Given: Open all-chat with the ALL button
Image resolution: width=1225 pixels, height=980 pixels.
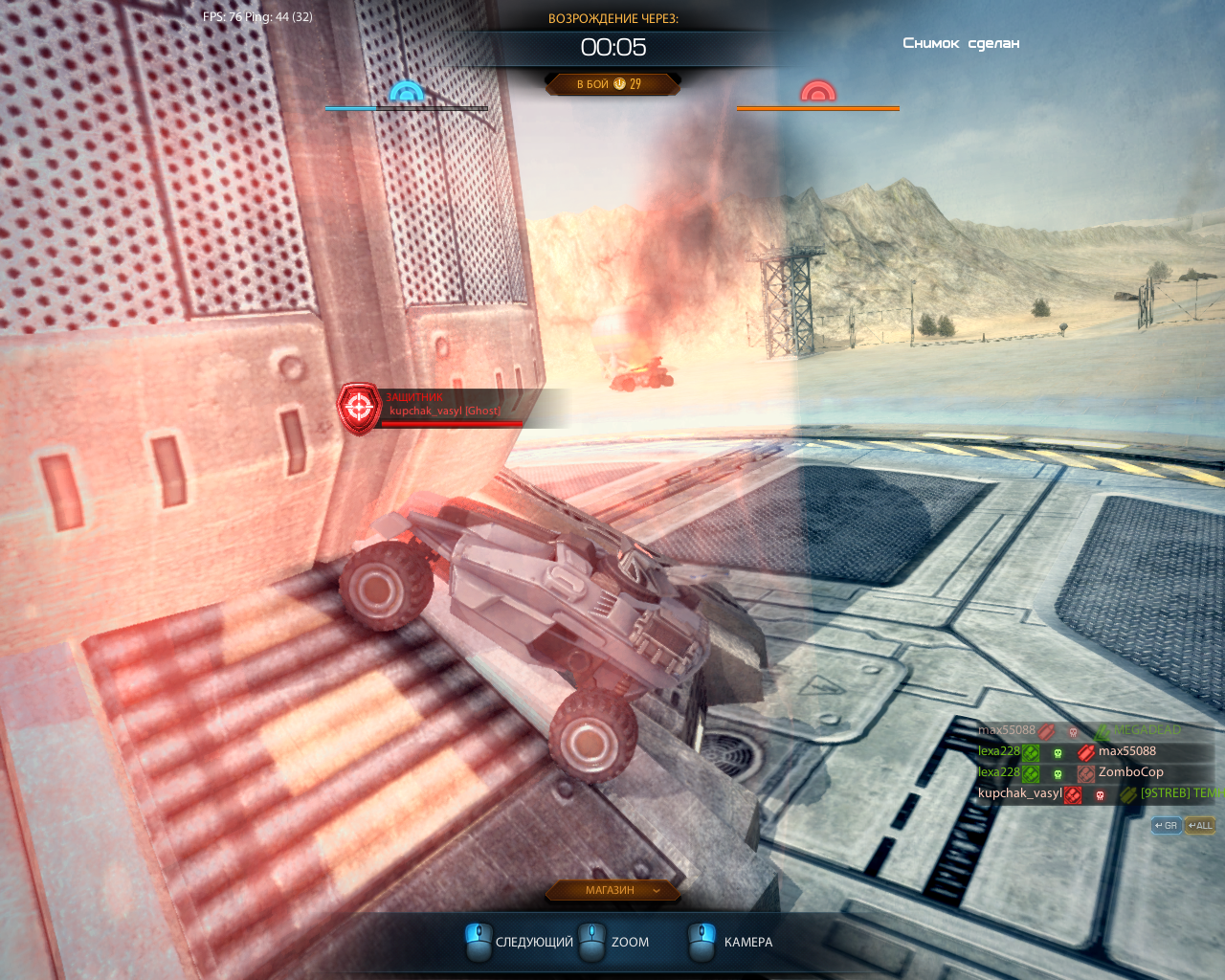Looking at the screenshot, I should coord(1200,825).
